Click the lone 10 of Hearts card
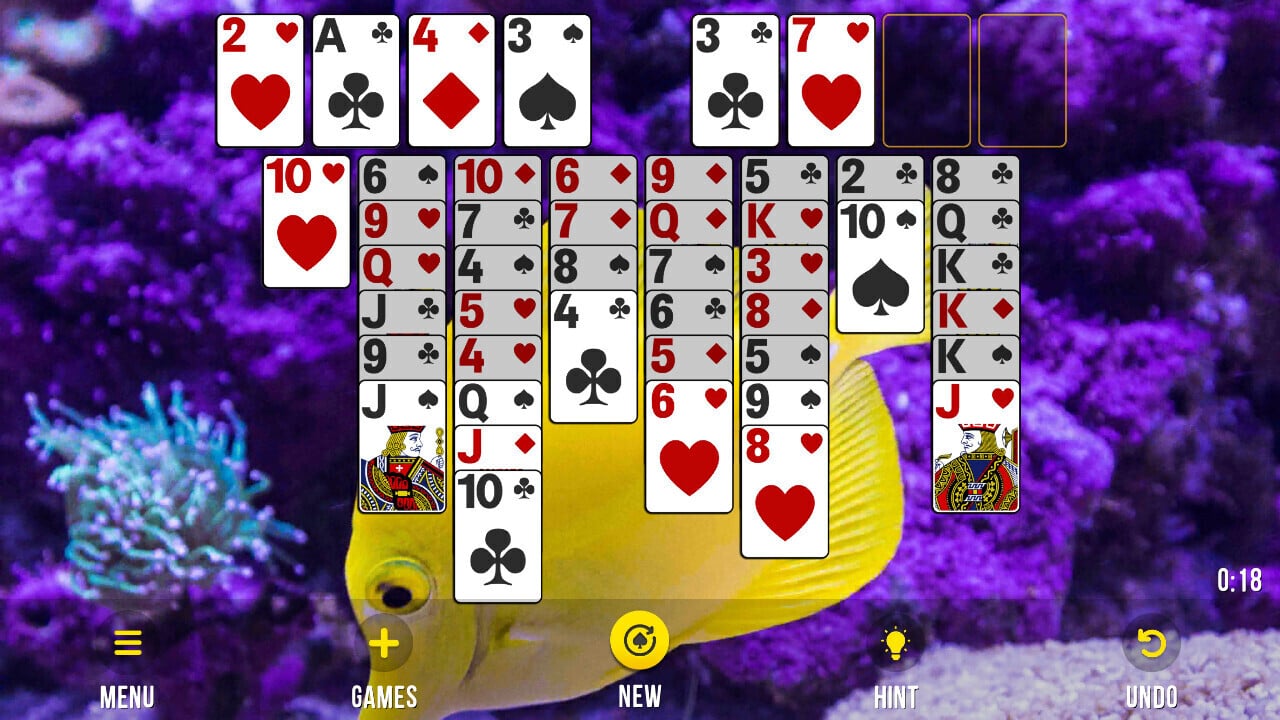This screenshot has height=720, width=1280. click(306, 220)
